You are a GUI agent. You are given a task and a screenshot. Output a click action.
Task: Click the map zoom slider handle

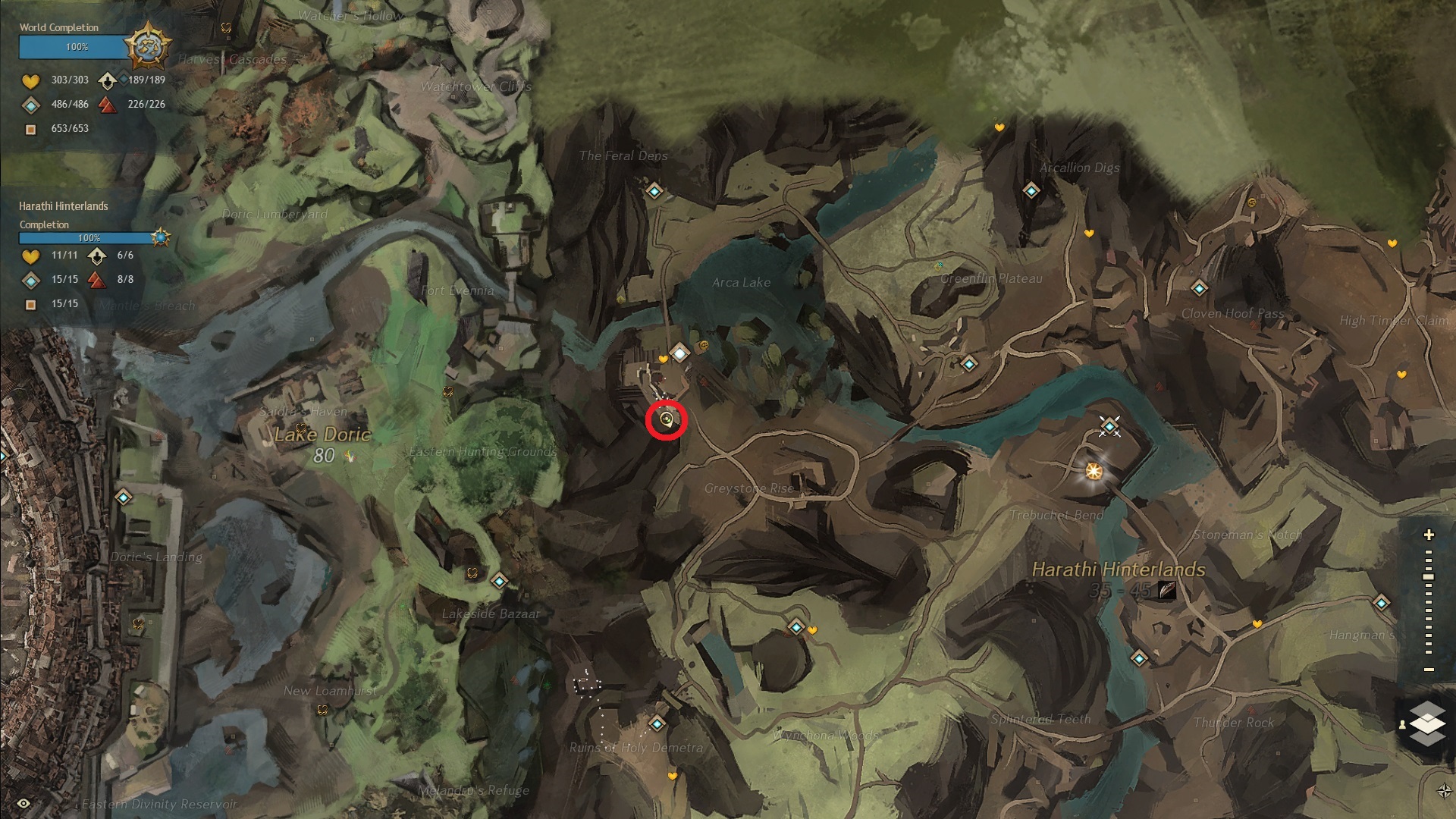pos(1429,577)
